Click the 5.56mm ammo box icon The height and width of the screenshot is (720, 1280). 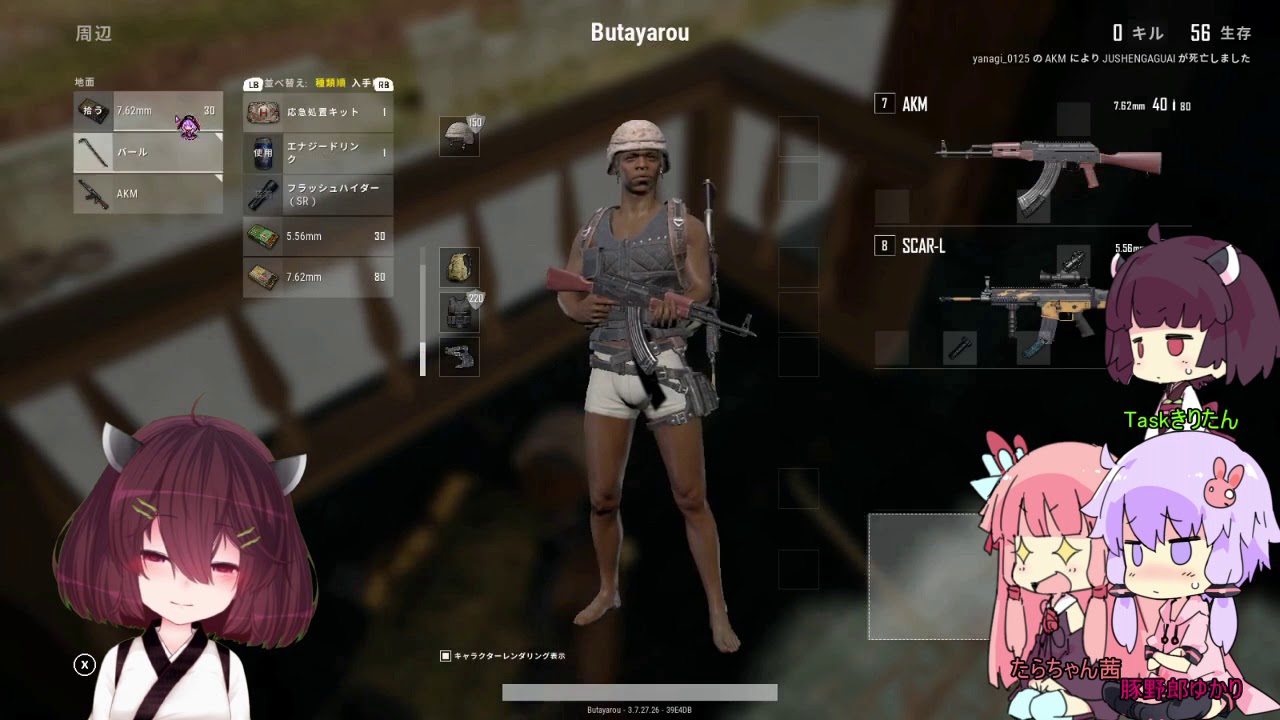261,236
